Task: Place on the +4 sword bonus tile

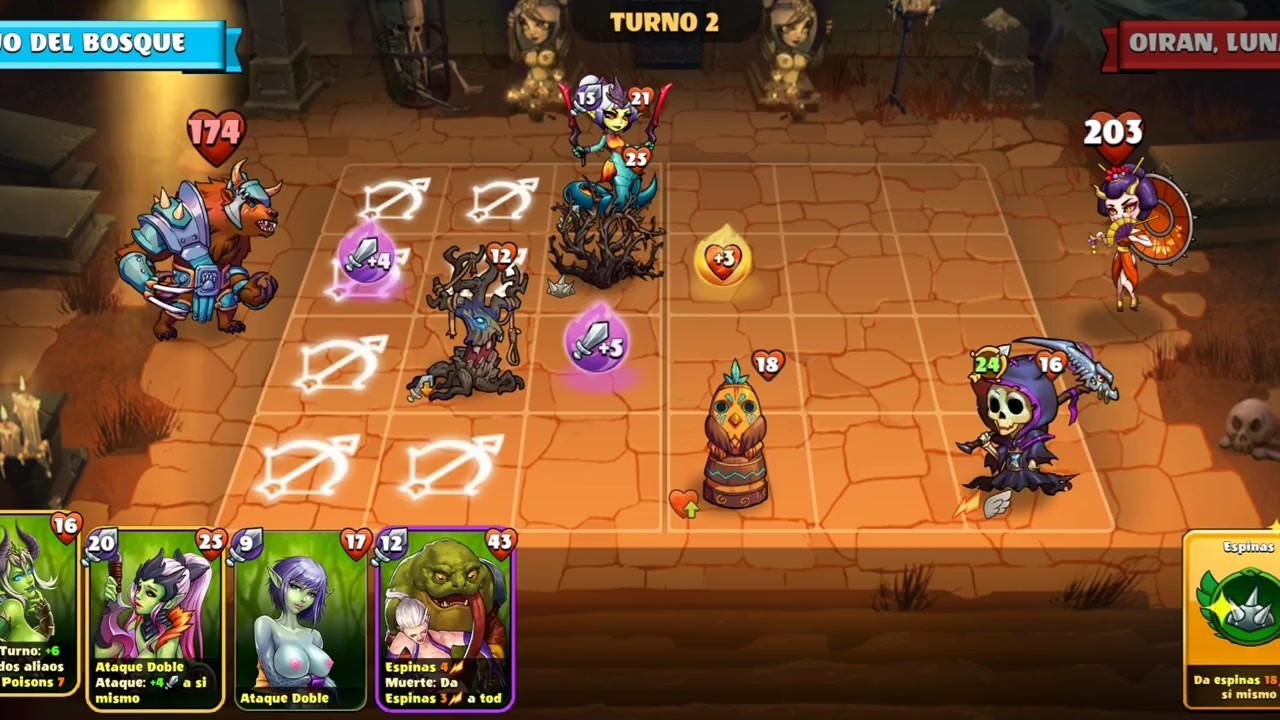Action: pyautogui.click(x=367, y=262)
